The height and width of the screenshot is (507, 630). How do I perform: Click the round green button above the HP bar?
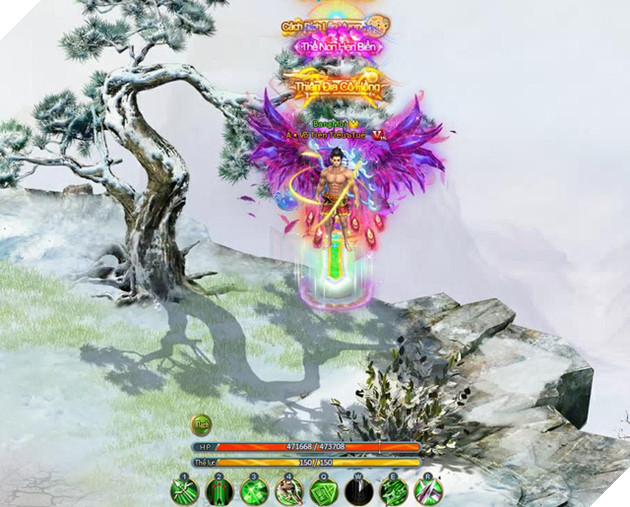tap(201, 424)
